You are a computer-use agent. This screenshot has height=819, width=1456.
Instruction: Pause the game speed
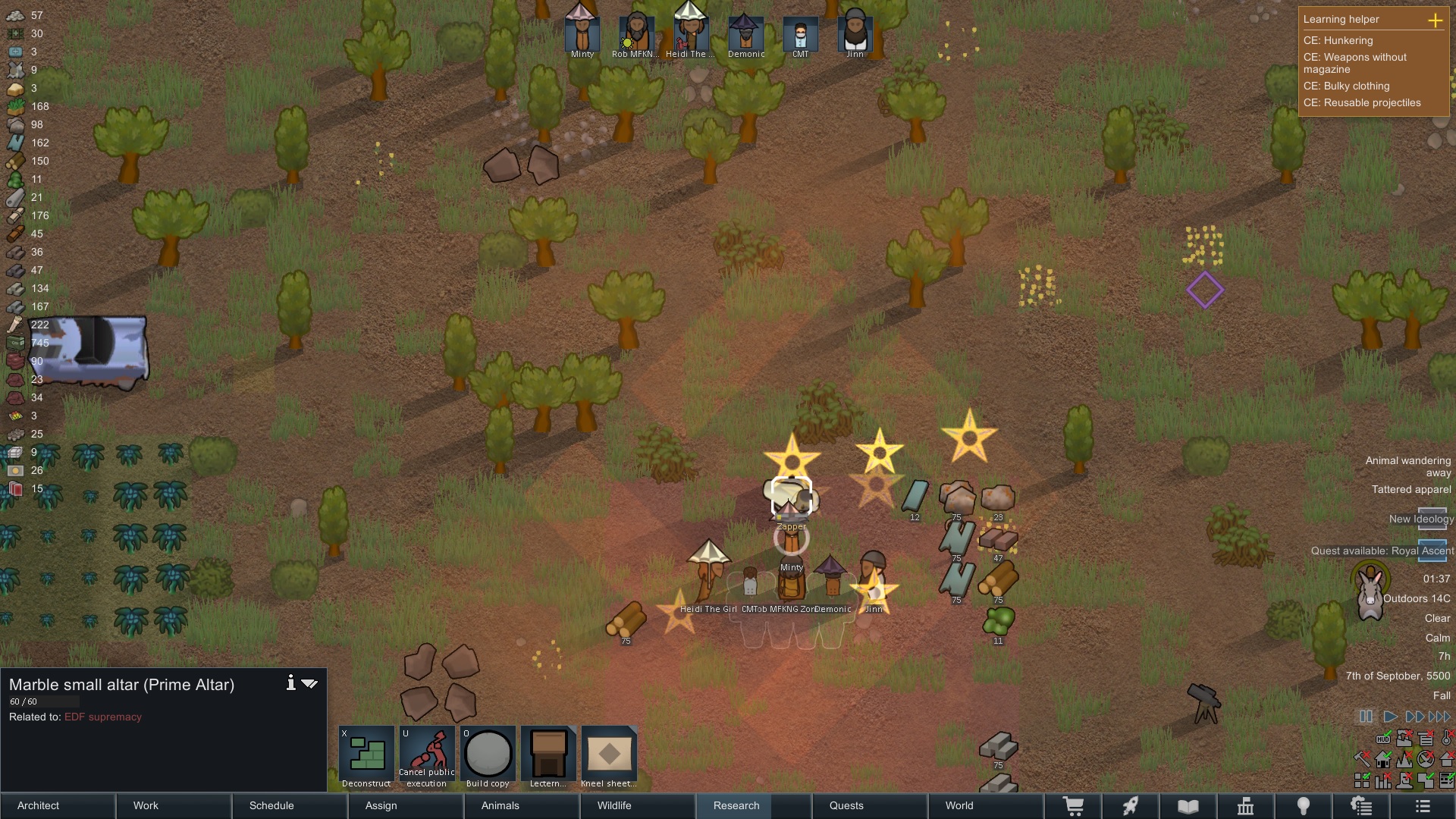pyautogui.click(x=1366, y=717)
